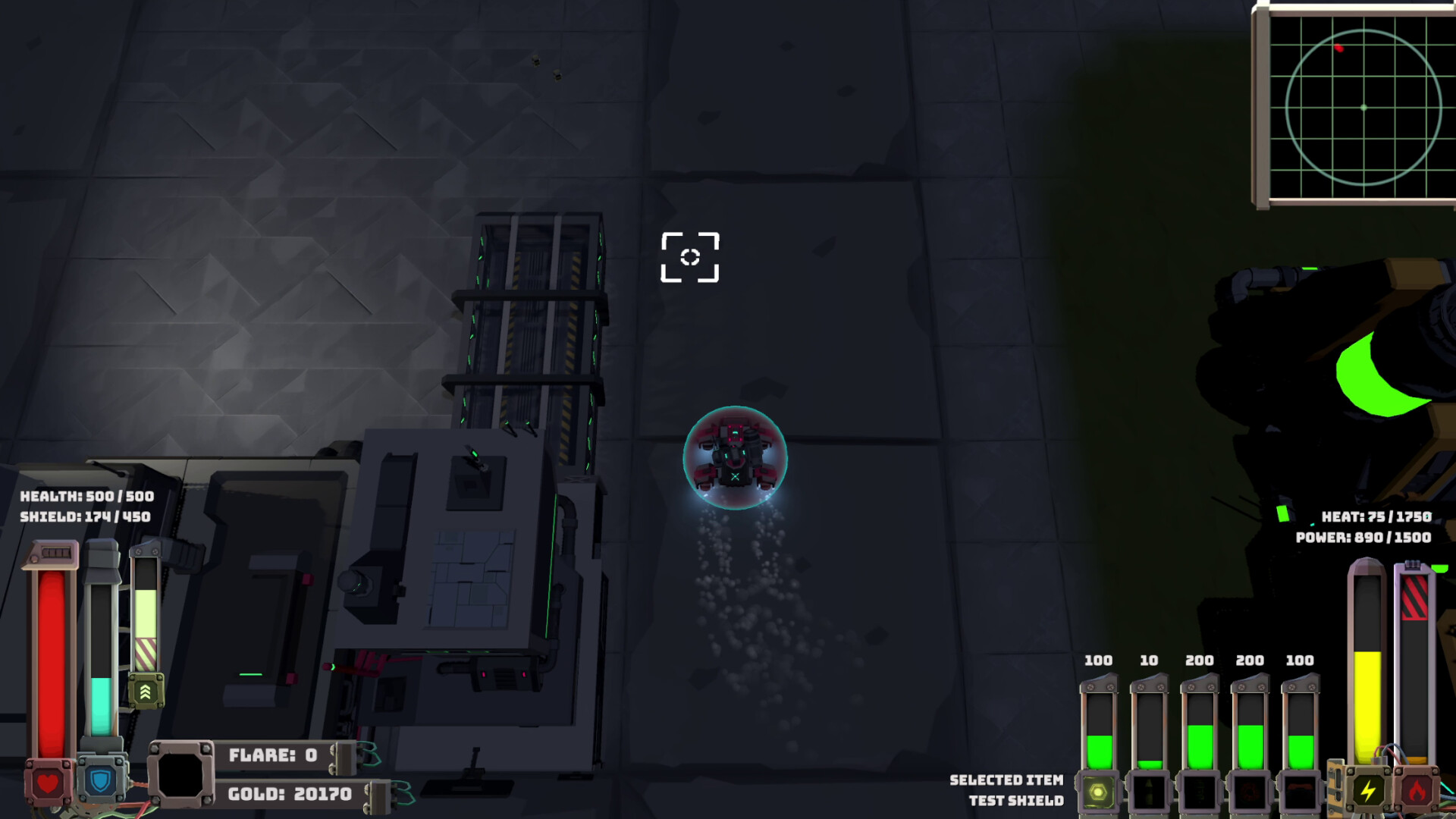Activate the shield bubble around the mech

click(734, 459)
